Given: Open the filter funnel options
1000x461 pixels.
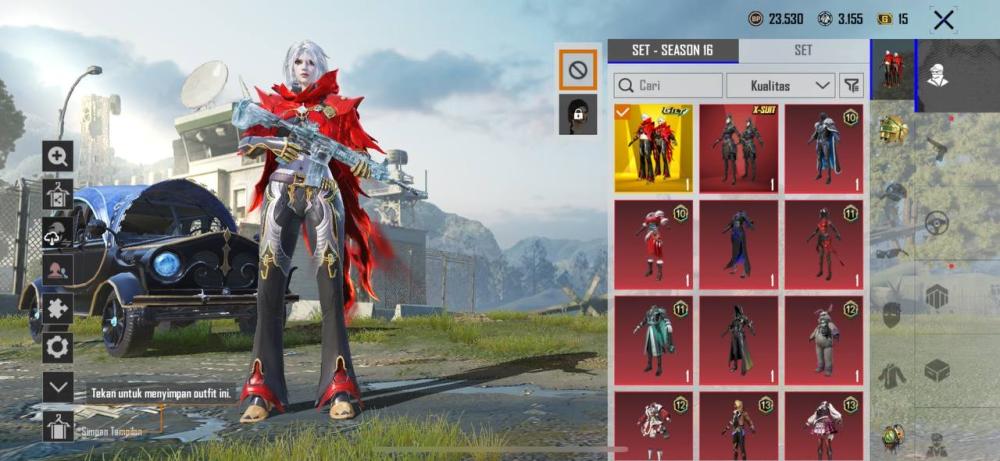Looking at the screenshot, I should [x=851, y=85].
